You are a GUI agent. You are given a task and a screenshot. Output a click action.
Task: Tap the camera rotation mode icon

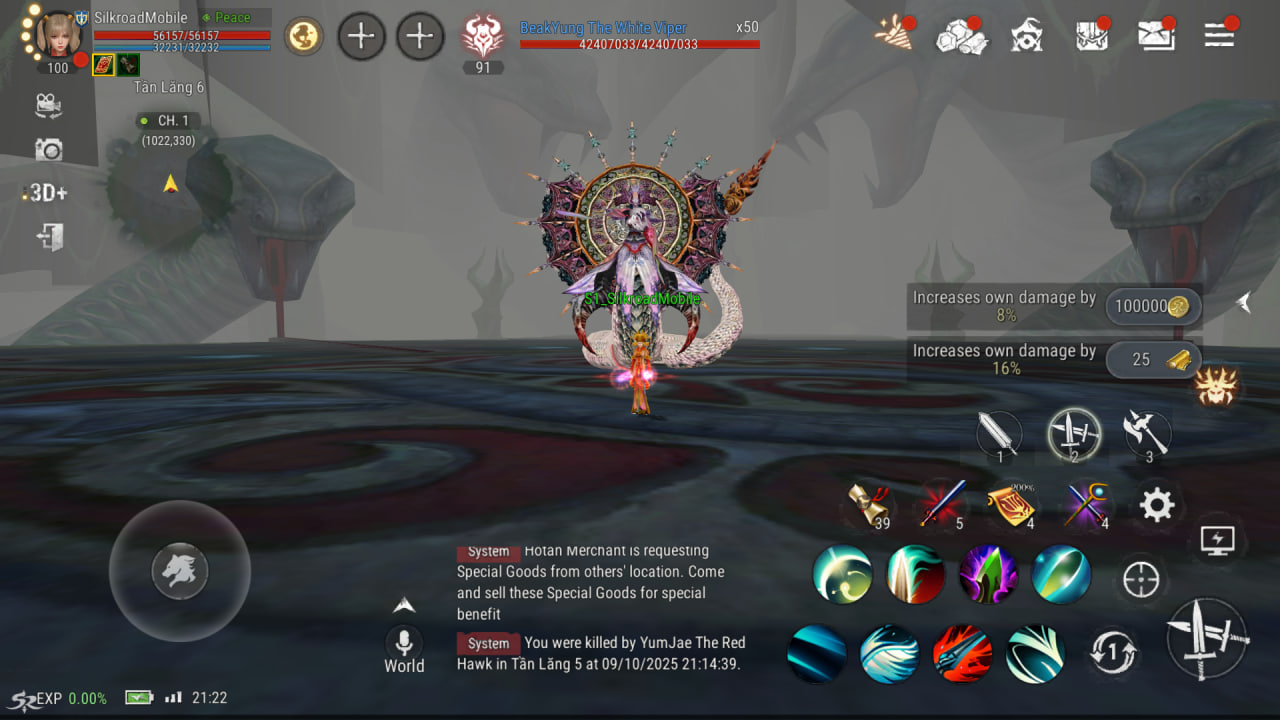point(48,105)
